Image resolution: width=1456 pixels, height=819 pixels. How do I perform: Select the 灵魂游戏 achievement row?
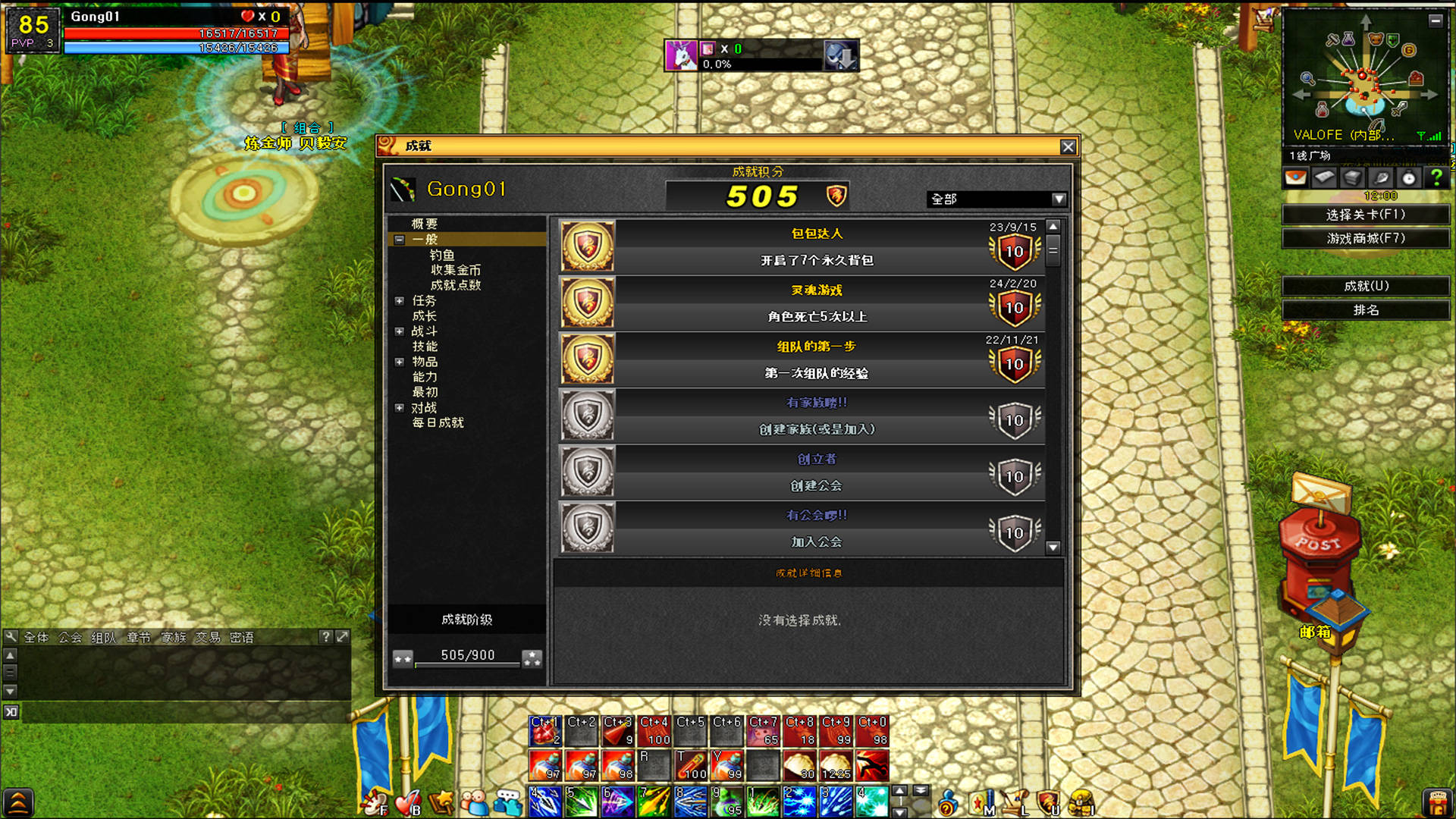coord(816,303)
